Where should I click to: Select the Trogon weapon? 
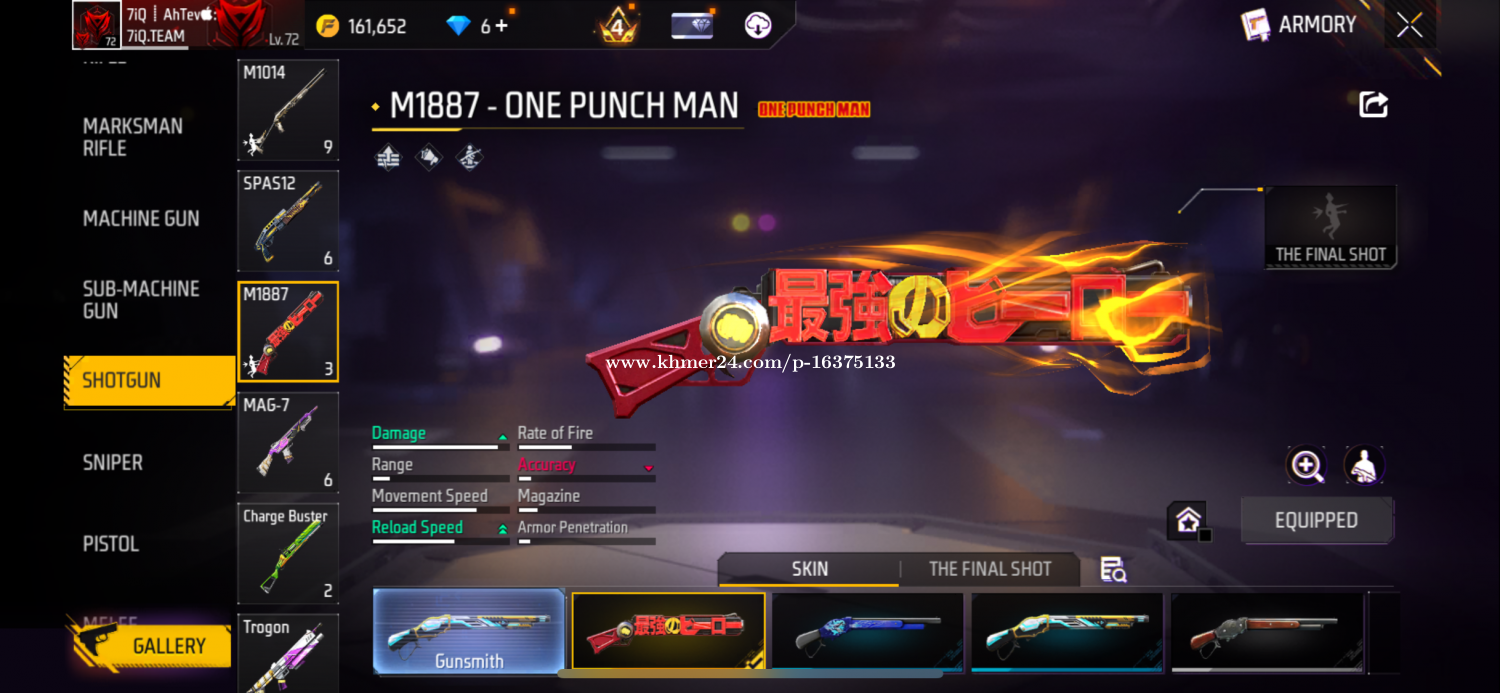click(x=288, y=654)
